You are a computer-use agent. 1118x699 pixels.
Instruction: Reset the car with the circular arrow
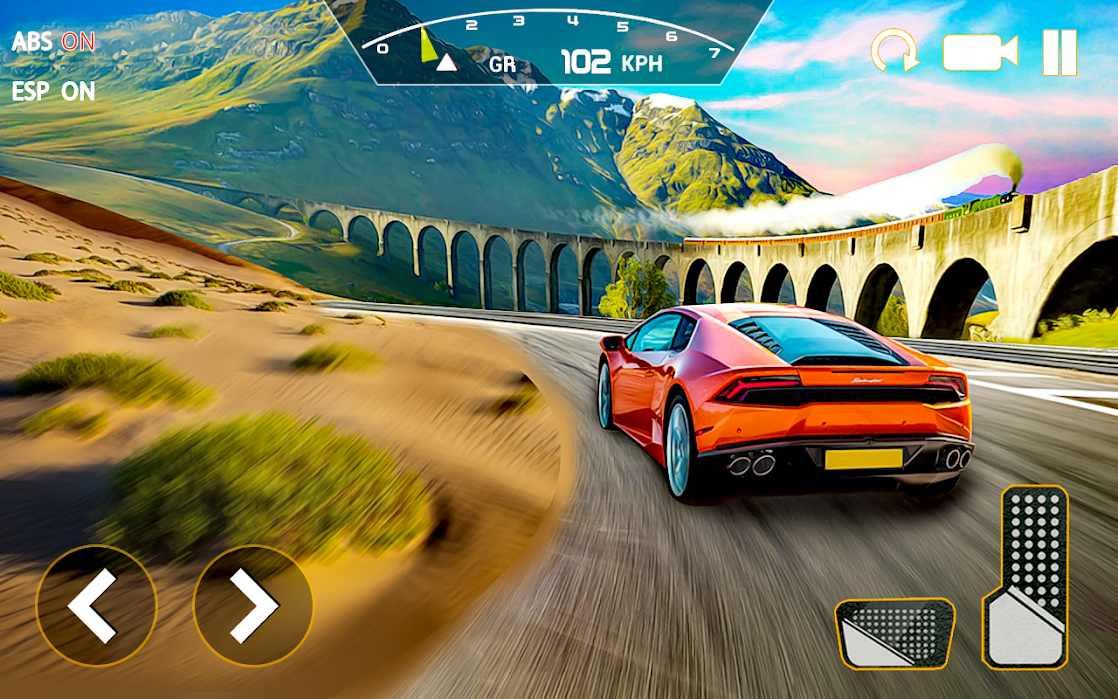point(894,52)
